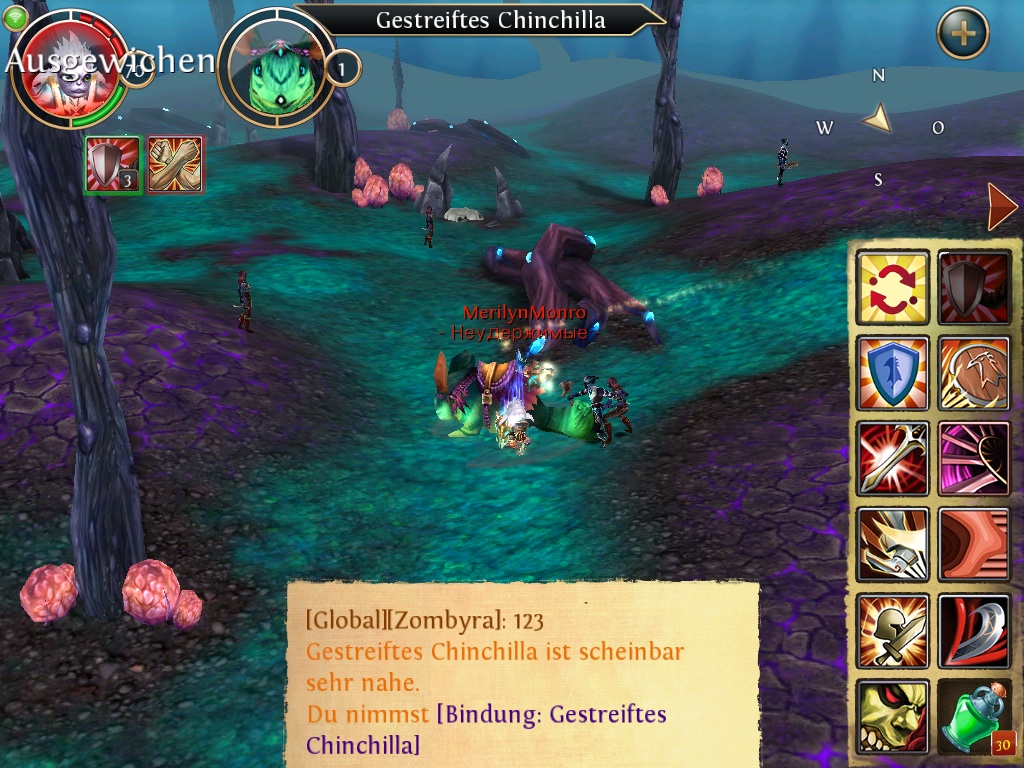
Task: Activate the pink shield-bash skill
Action: [x=975, y=459]
